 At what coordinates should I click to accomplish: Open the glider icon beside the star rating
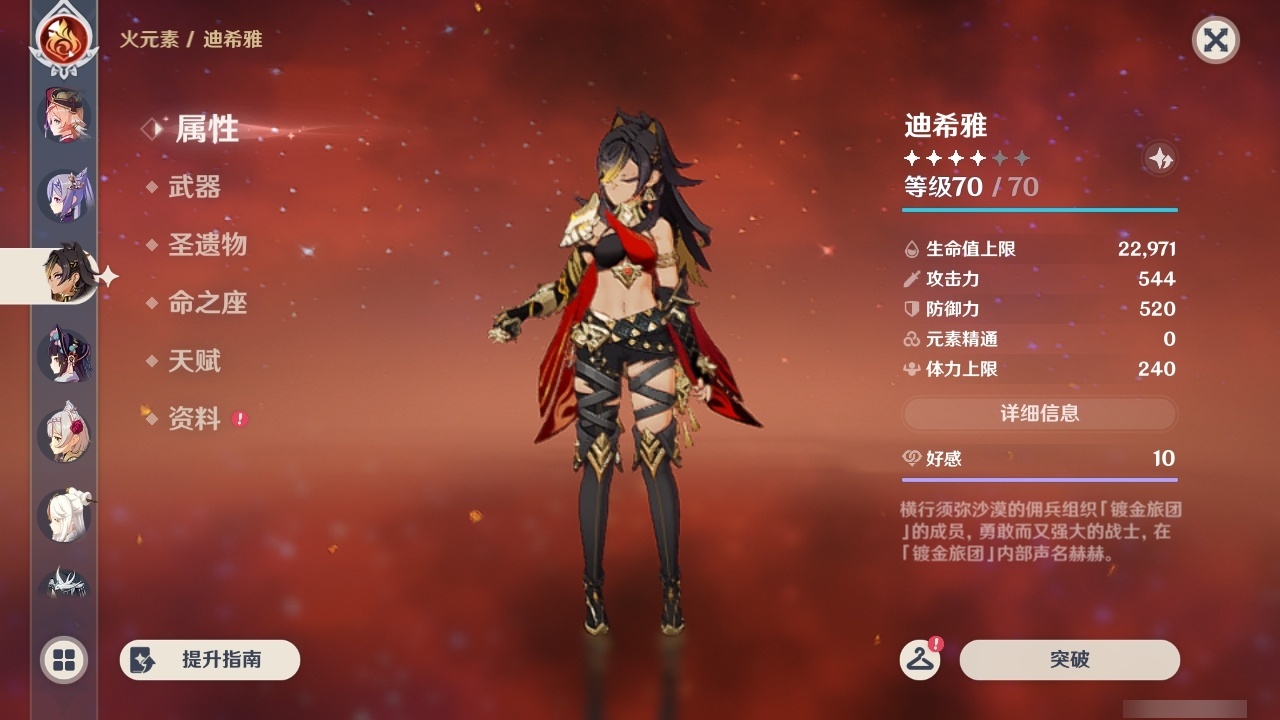(x=1160, y=157)
